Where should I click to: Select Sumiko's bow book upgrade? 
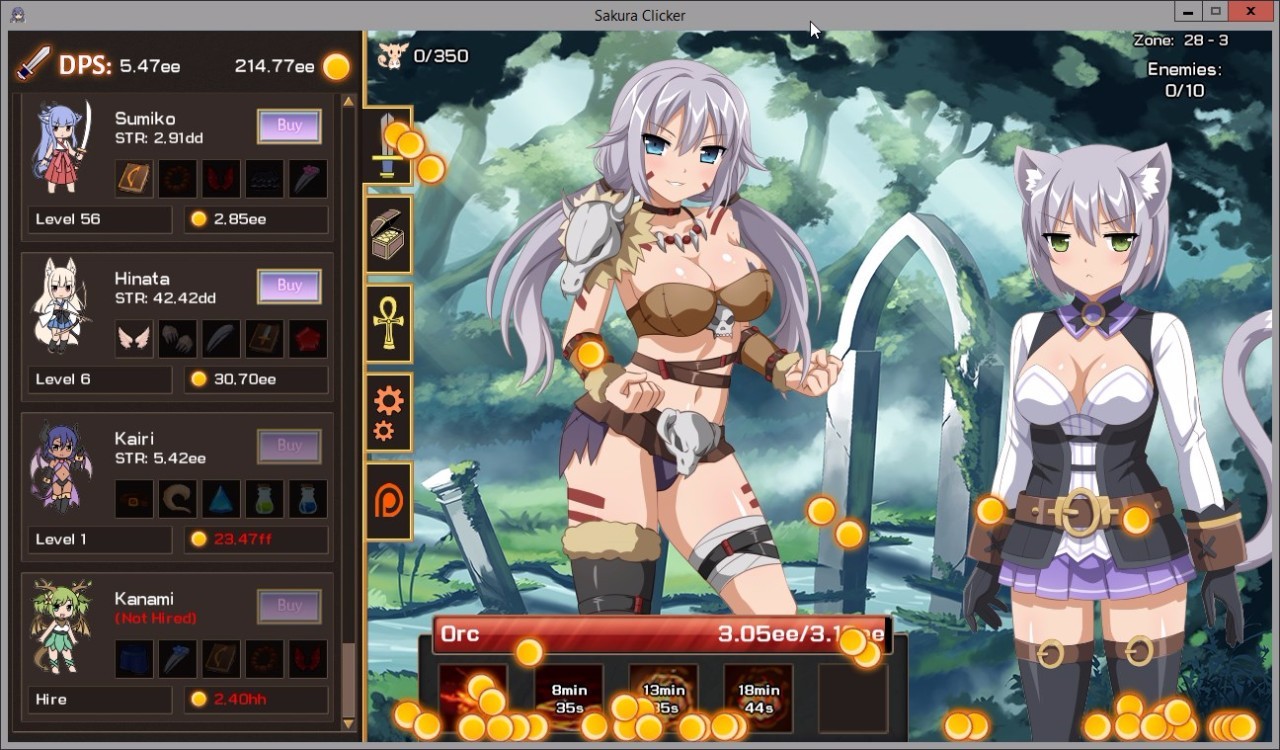pos(134,179)
